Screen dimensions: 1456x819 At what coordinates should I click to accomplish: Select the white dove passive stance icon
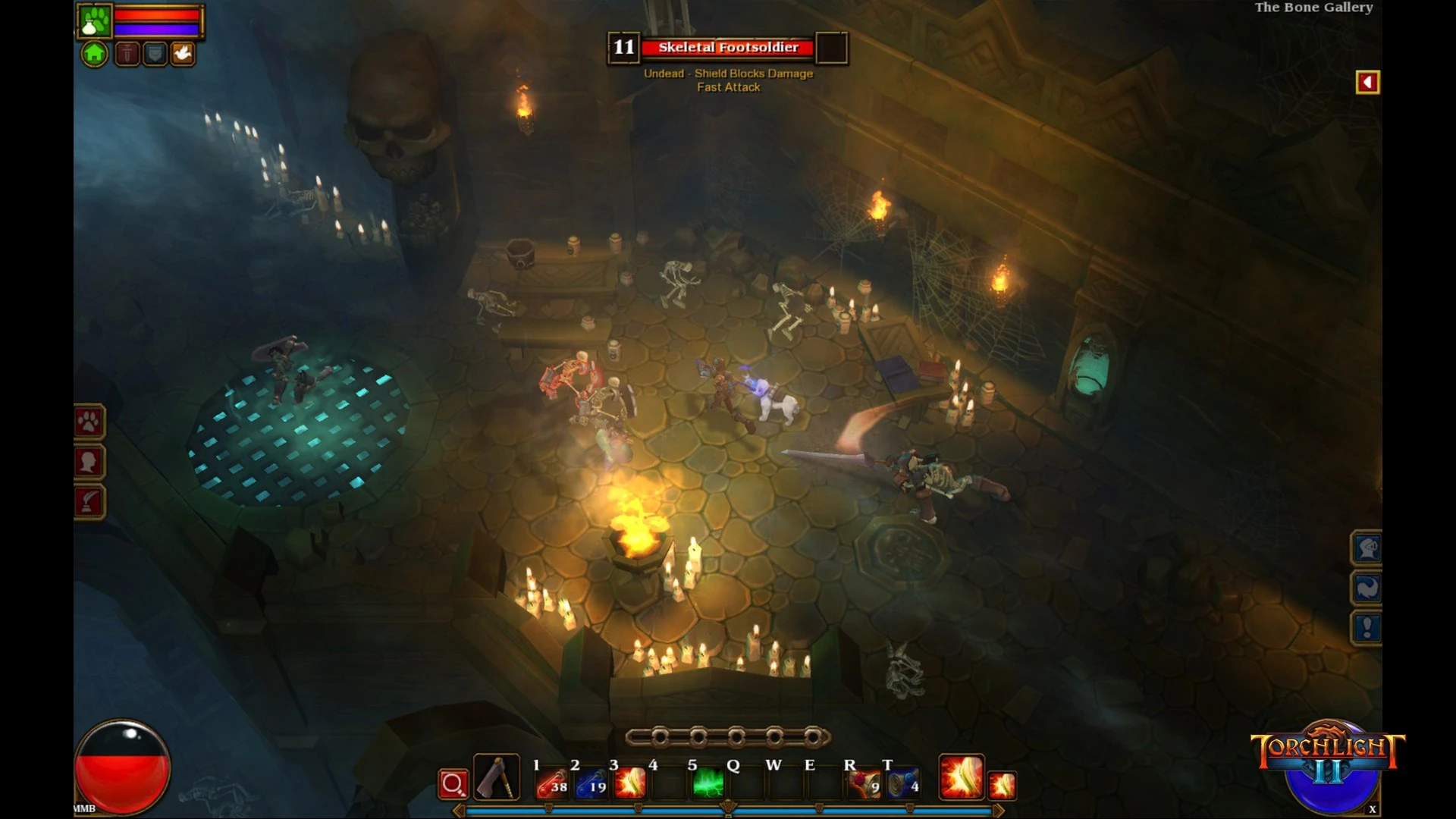183,54
